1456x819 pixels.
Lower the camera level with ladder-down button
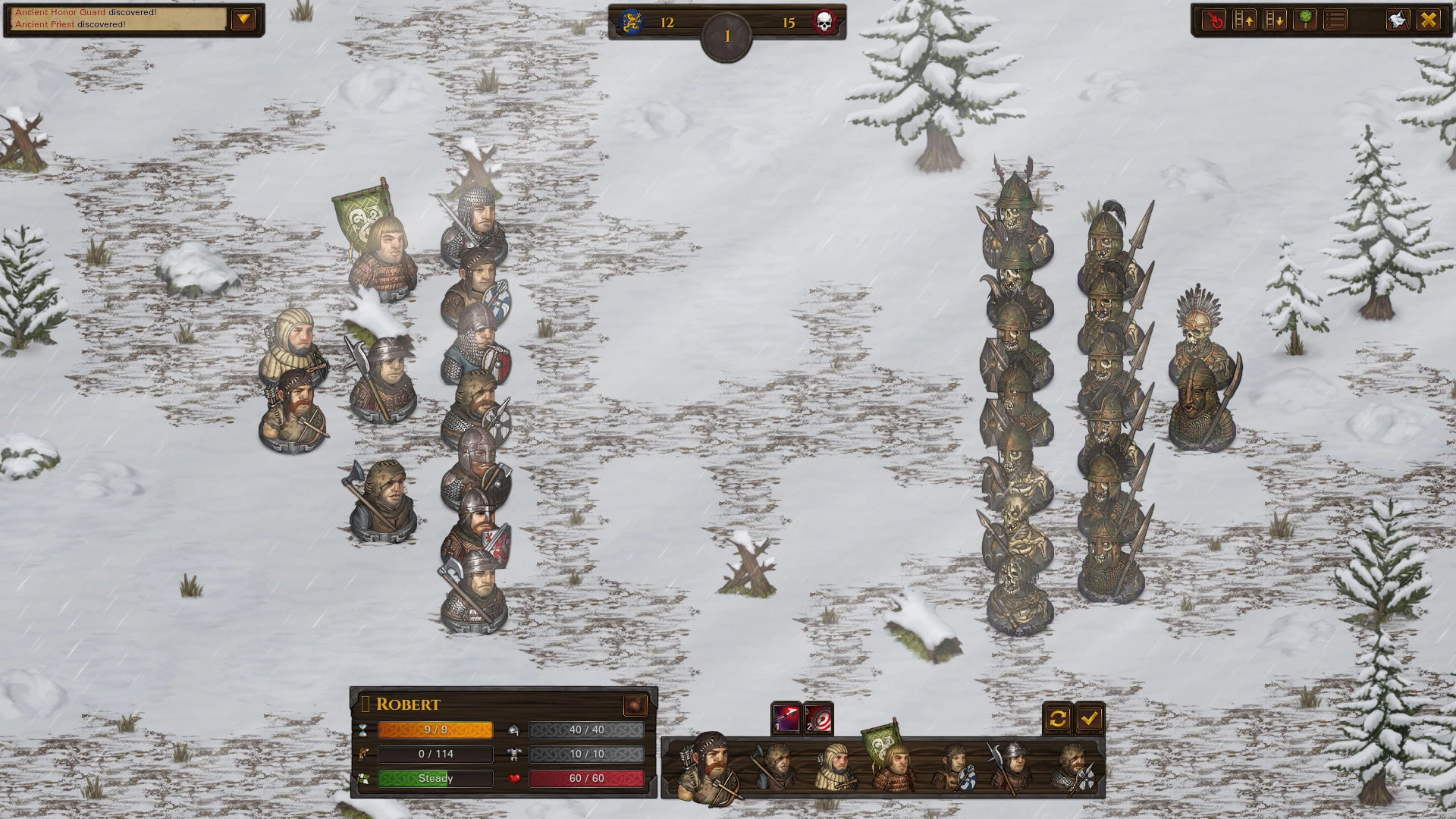(x=1275, y=20)
